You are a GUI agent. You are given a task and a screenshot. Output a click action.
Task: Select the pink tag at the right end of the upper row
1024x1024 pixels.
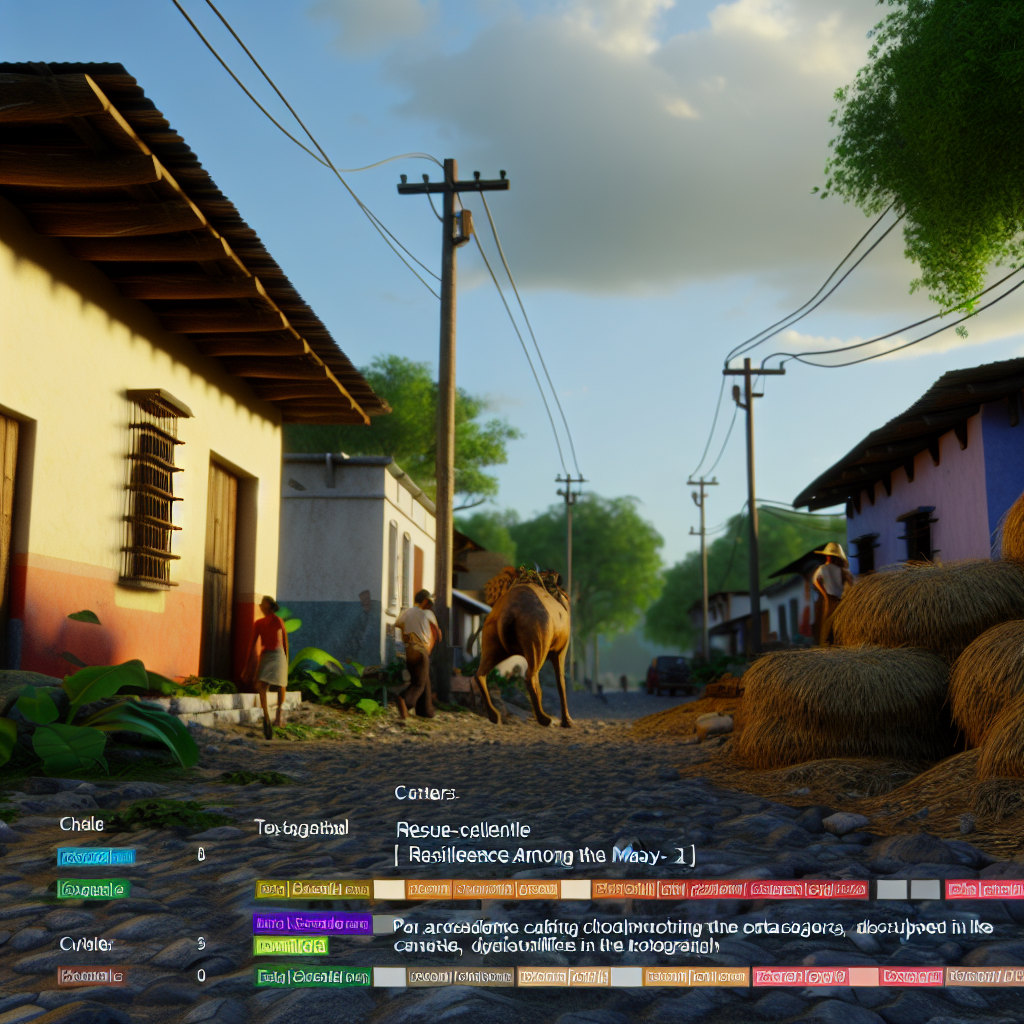pyautogui.click(x=983, y=889)
